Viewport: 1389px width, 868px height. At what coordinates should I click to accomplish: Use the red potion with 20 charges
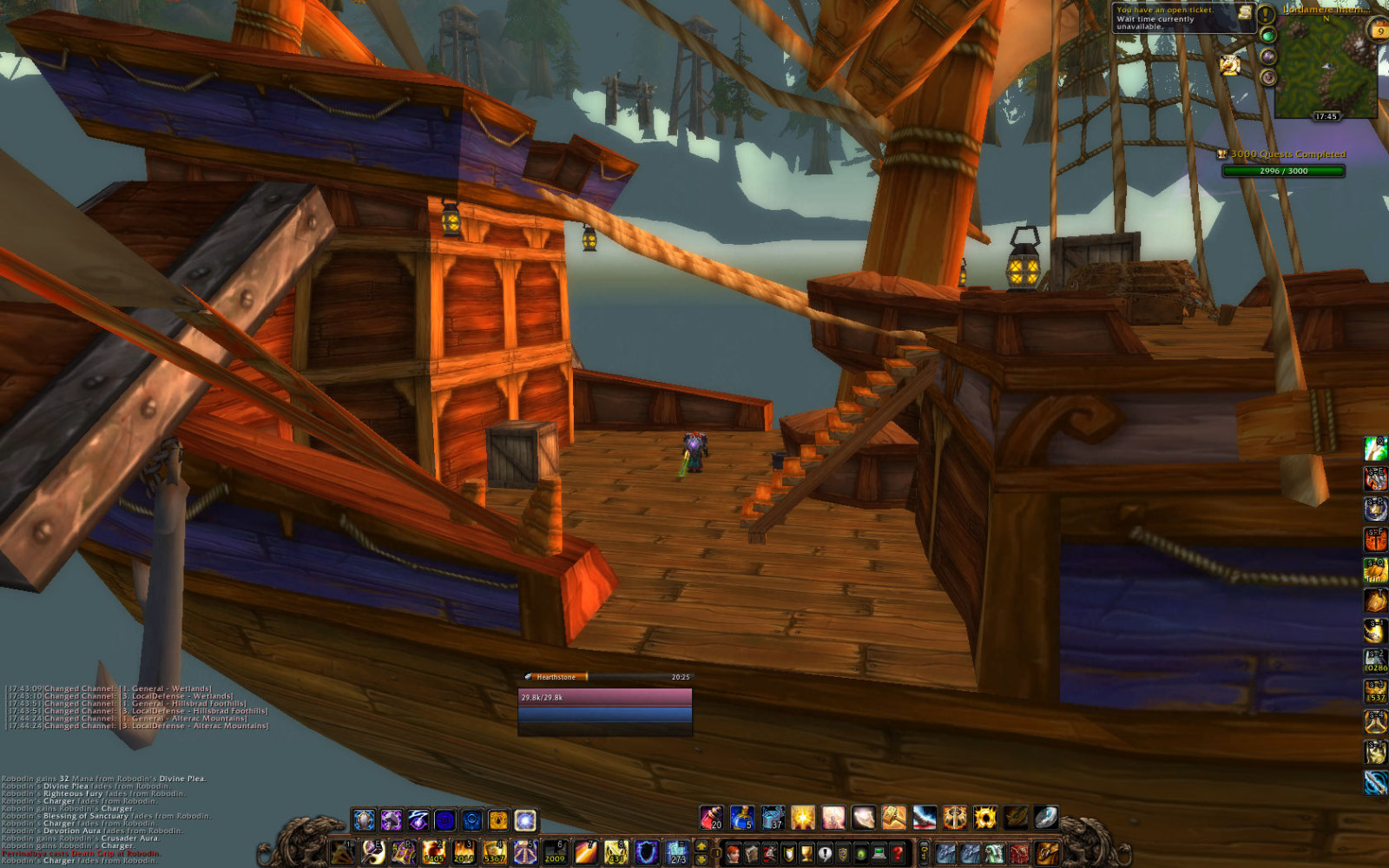[x=711, y=818]
